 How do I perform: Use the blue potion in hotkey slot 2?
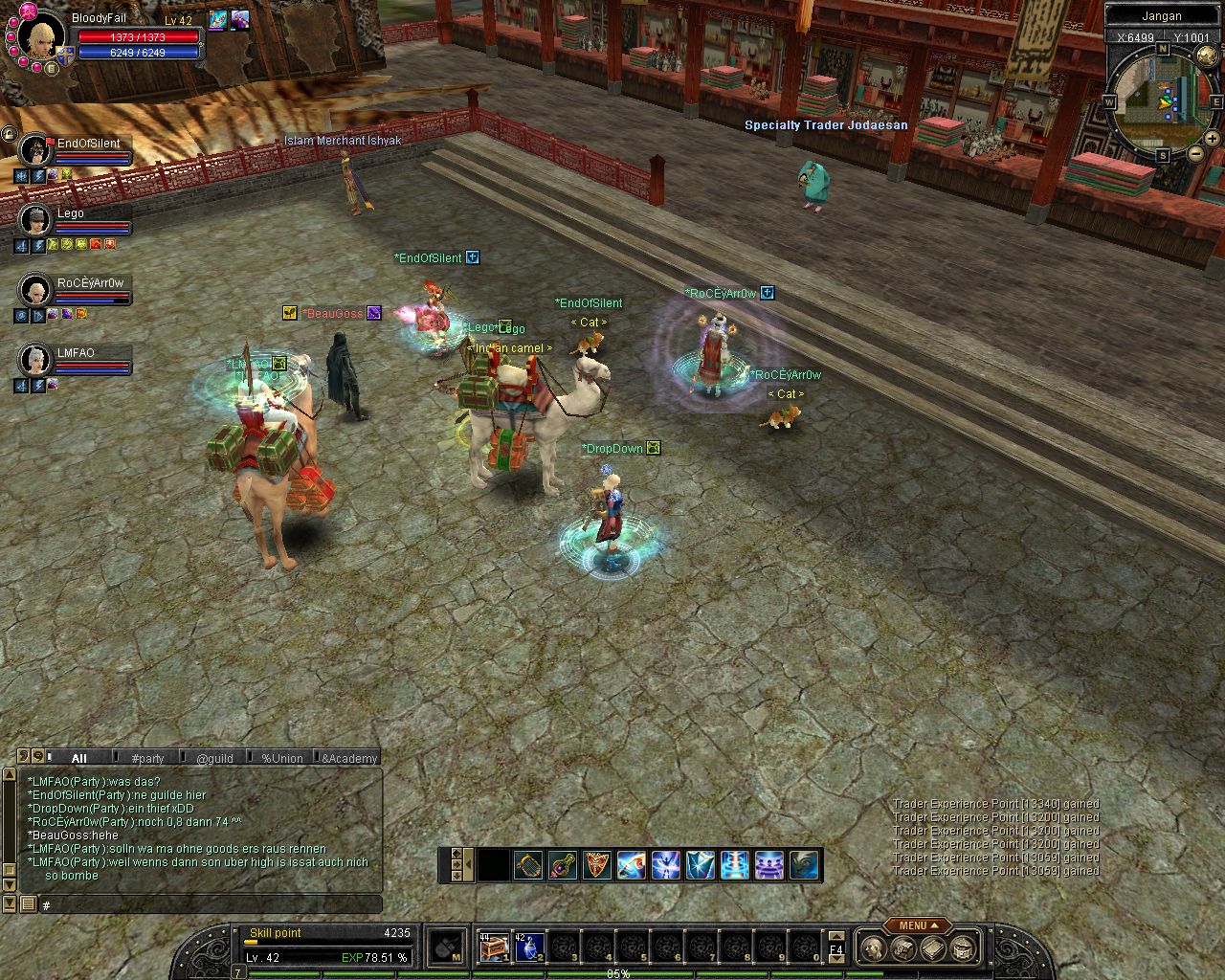[x=529, y=947]
